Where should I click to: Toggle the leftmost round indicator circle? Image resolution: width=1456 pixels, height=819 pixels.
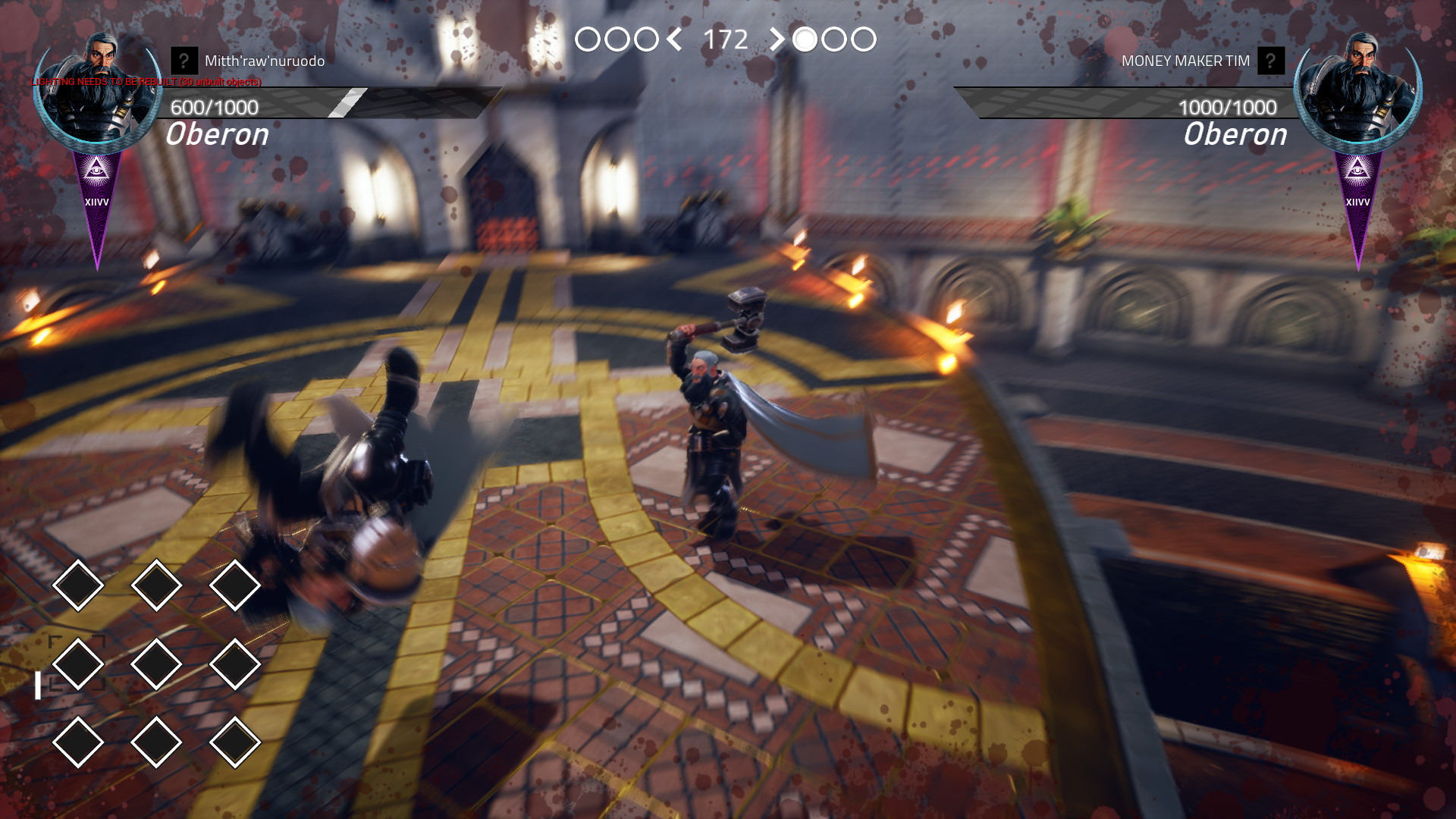pos(589,38)
